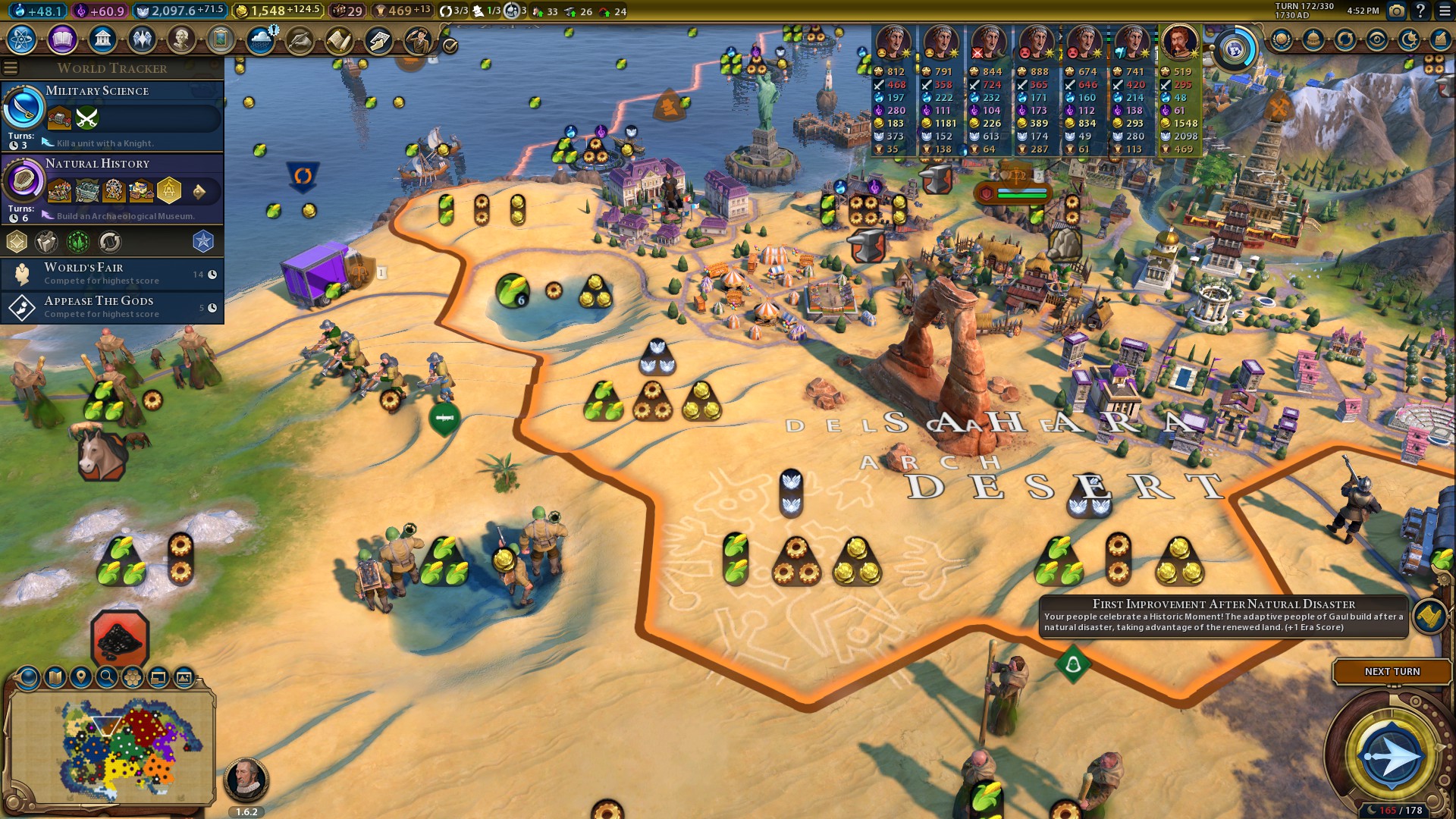Select the Natural History civic entry
The height and width of the screenshot is (819, 1456).
[112, 188]
